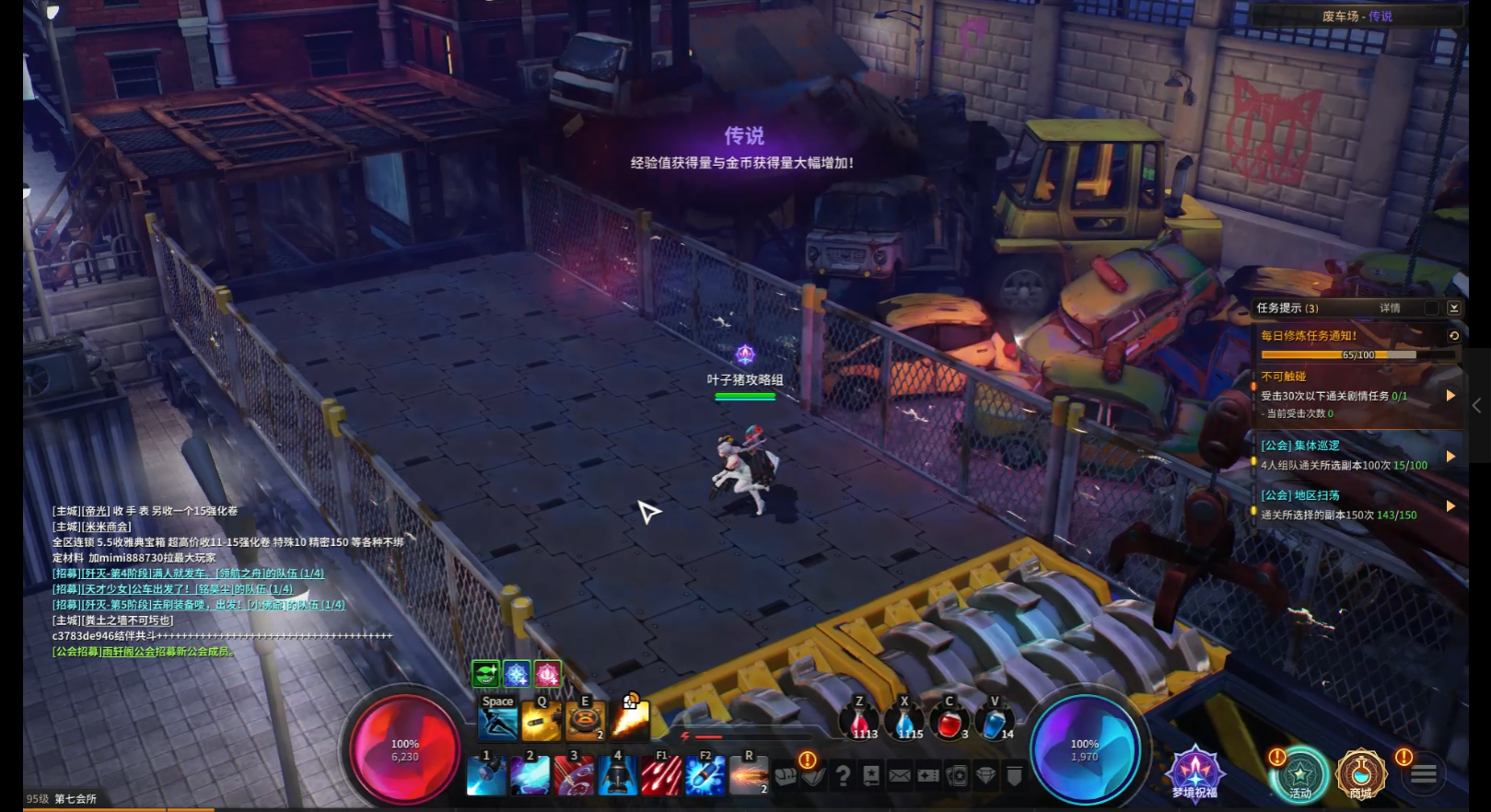Expand the 不可触碰 quest arrow
This screenshot has height=812, width=1491.
point(1450,395)
